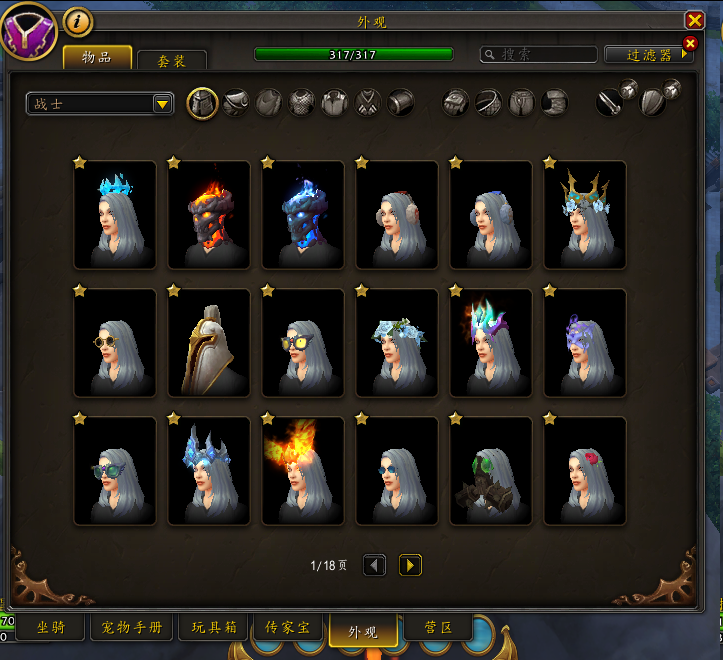Select the flaming lava skull helm

click(209, 214)
